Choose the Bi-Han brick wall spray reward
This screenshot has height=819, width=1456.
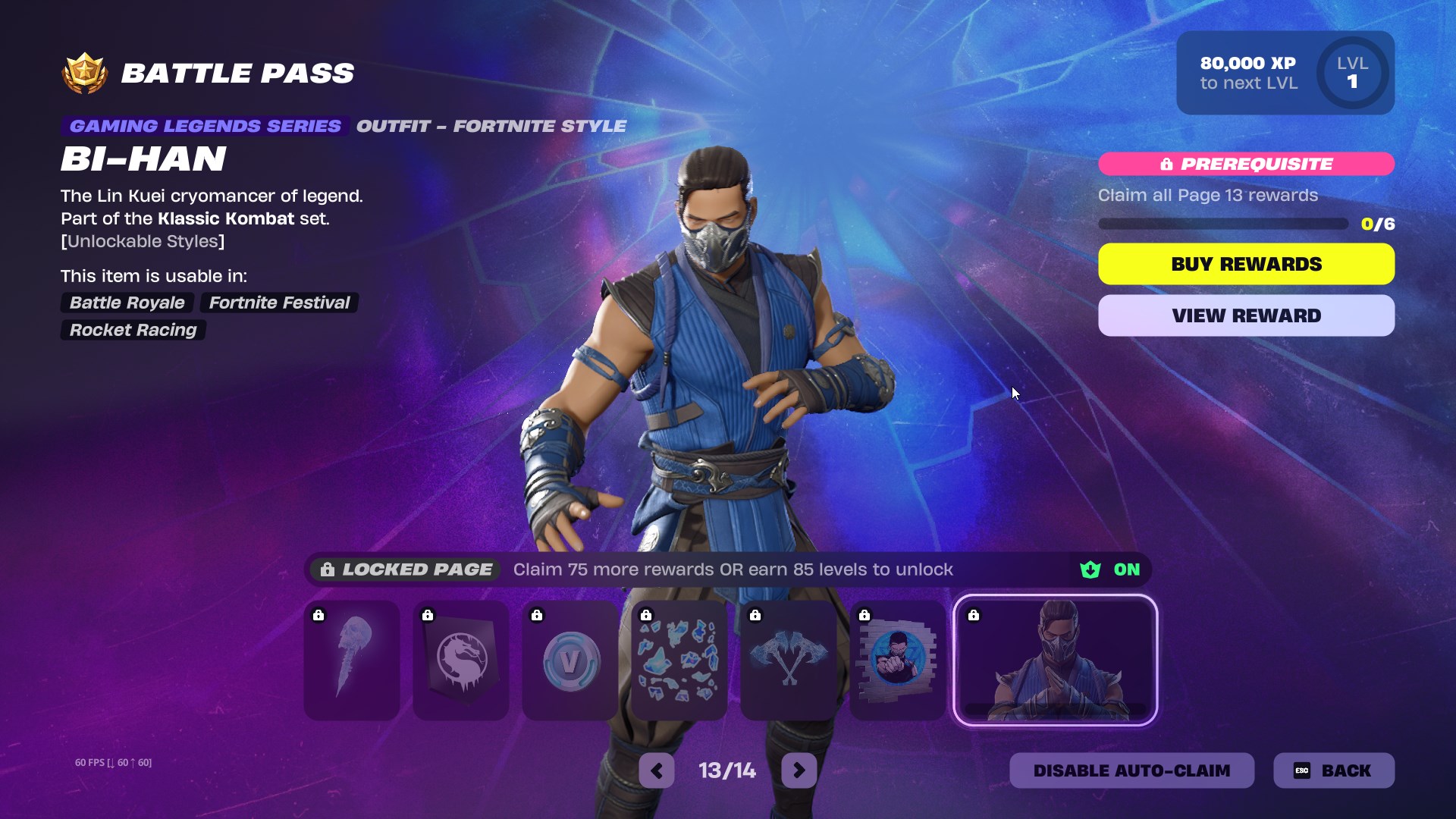(x=898, y=660)
